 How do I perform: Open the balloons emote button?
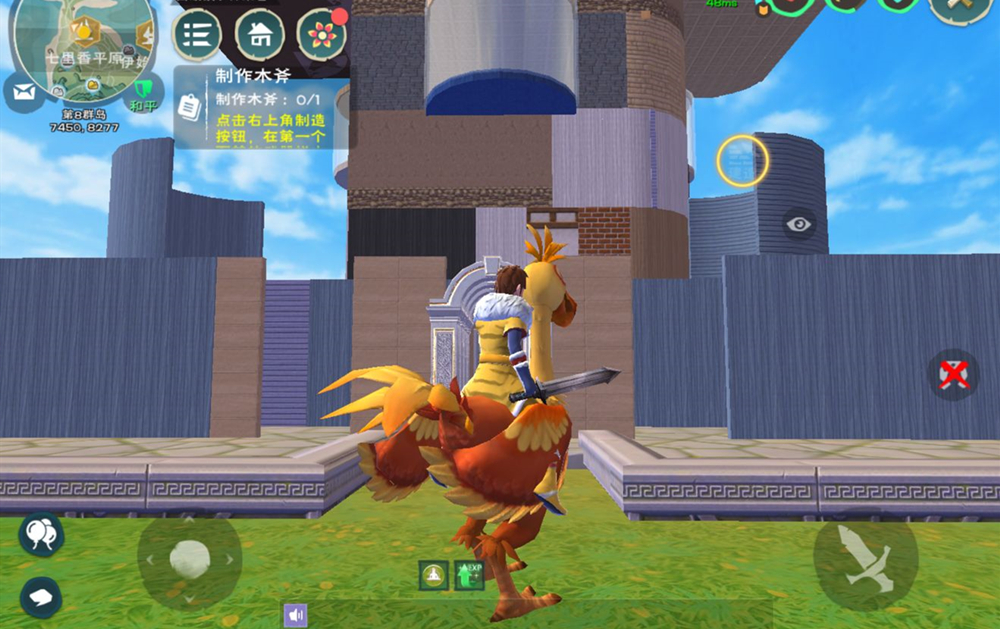(x=41, y=534)
